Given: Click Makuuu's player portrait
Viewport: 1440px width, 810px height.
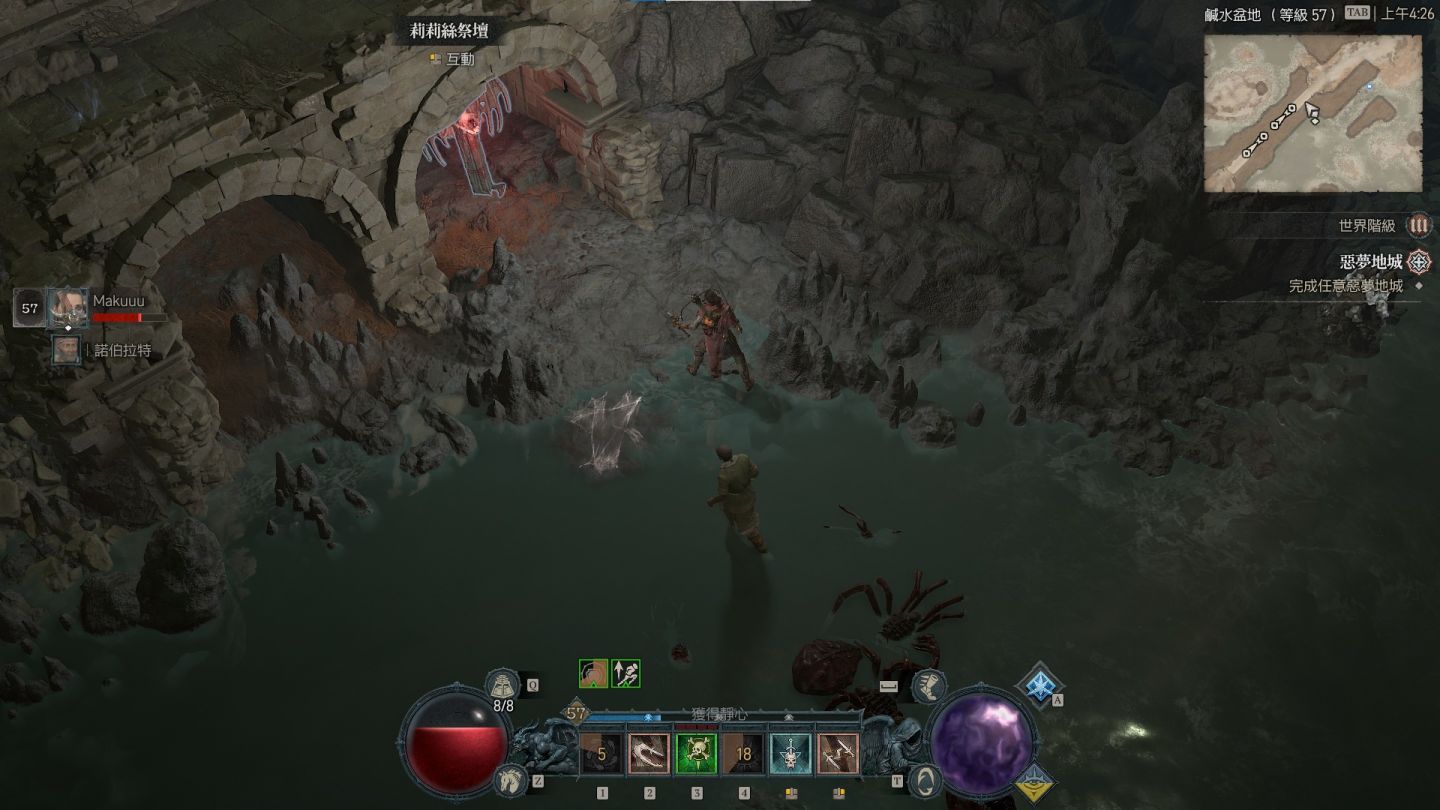Looking at the screenshot, I should (x=68, y=307).
